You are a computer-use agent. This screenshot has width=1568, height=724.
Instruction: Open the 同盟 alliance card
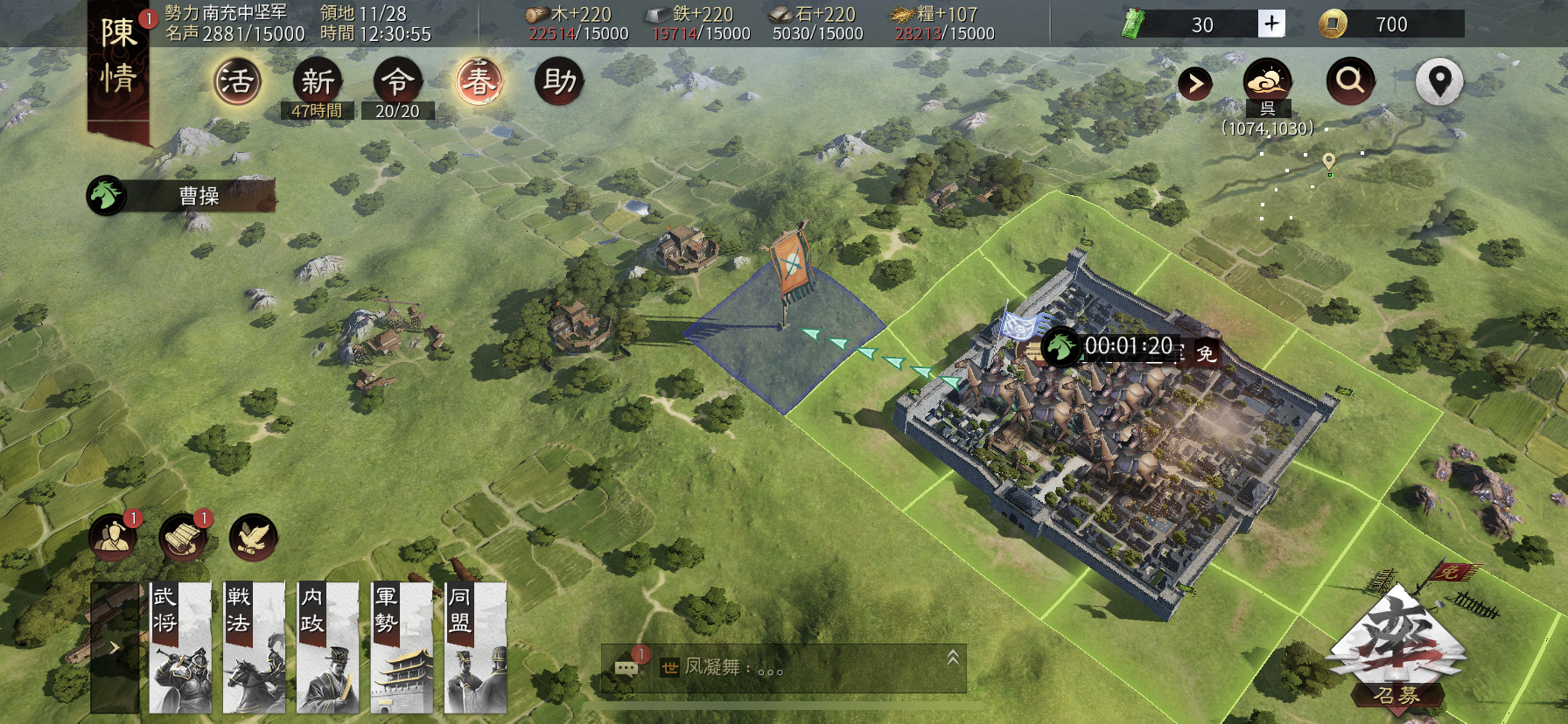click(475, 647)
